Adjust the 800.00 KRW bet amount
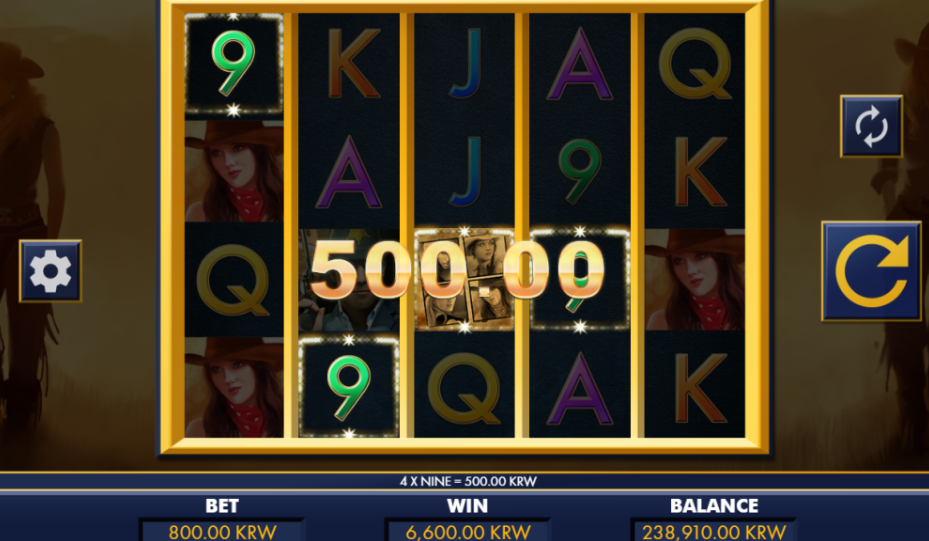The height and width of the screenshot is (541, 929). [x=221, y=531]
